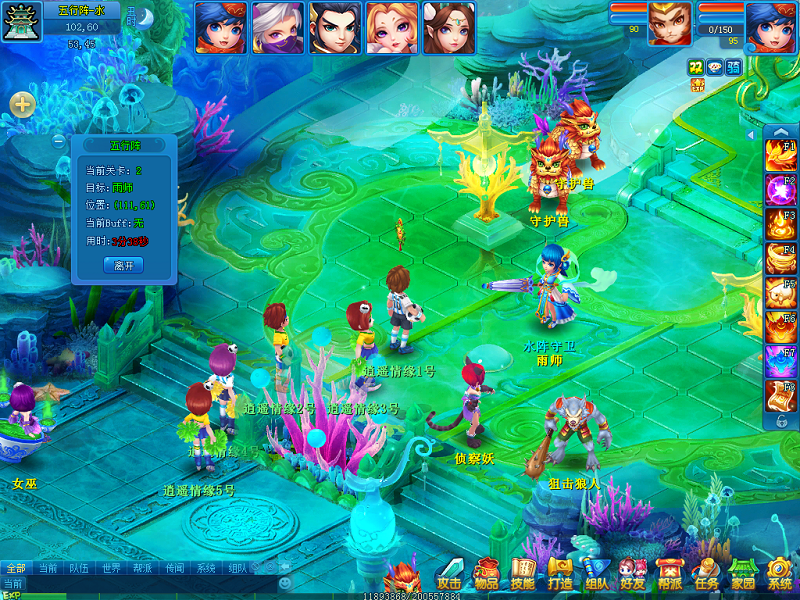Open the 攻击 (attack) menu button

[x=450, y=575]
